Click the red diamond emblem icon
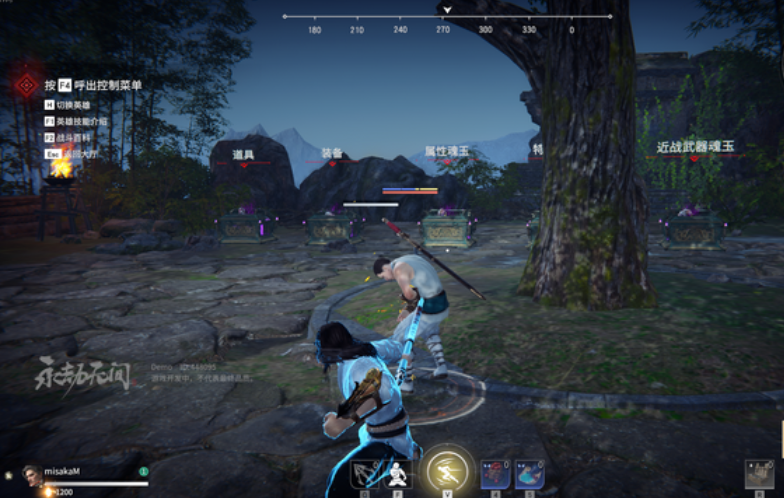The width and height of the screenshot is (784, 498). [x=27, y=85]
